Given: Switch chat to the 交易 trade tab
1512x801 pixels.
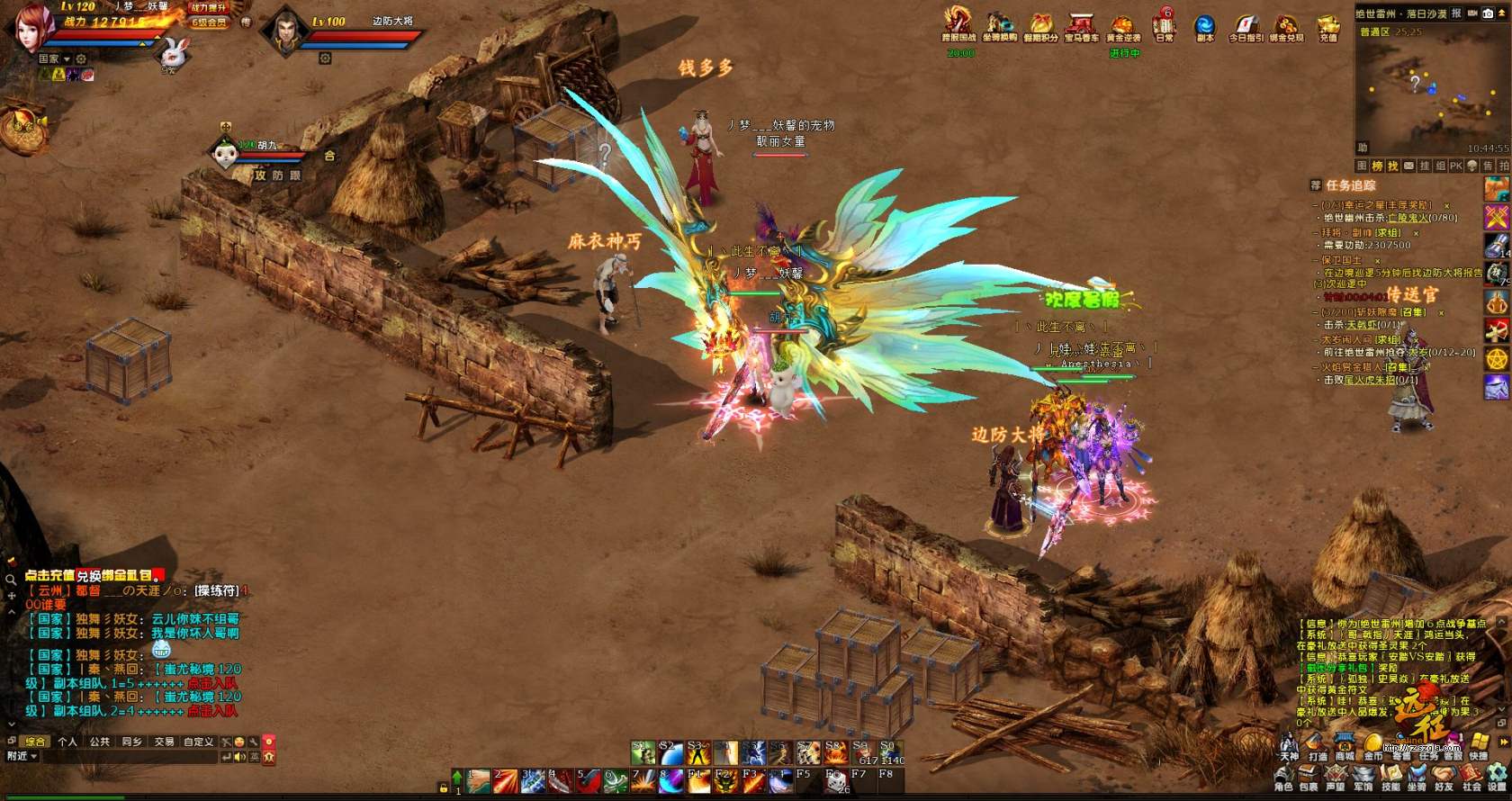Looking at the screenshot, I should click(164, 742).
